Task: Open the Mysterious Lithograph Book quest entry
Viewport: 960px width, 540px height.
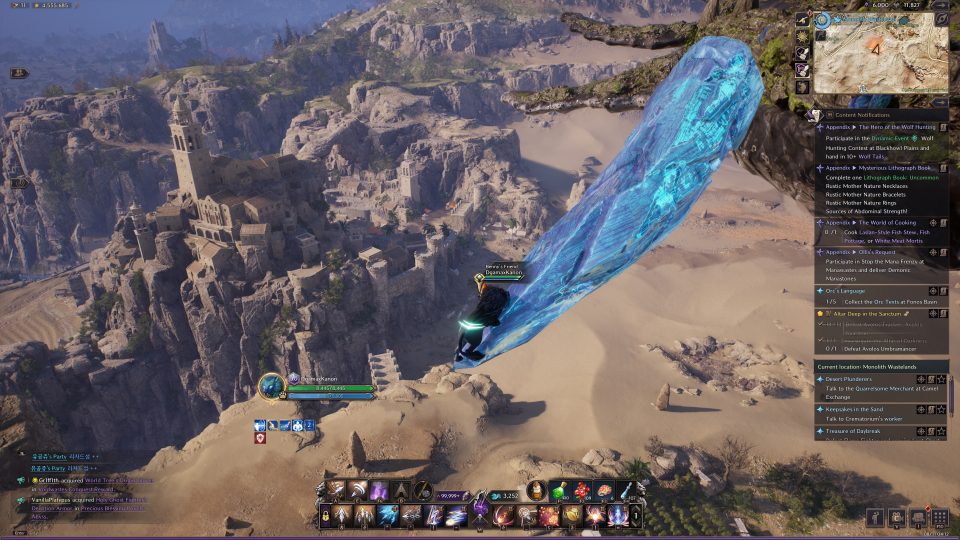Action: 878,167
